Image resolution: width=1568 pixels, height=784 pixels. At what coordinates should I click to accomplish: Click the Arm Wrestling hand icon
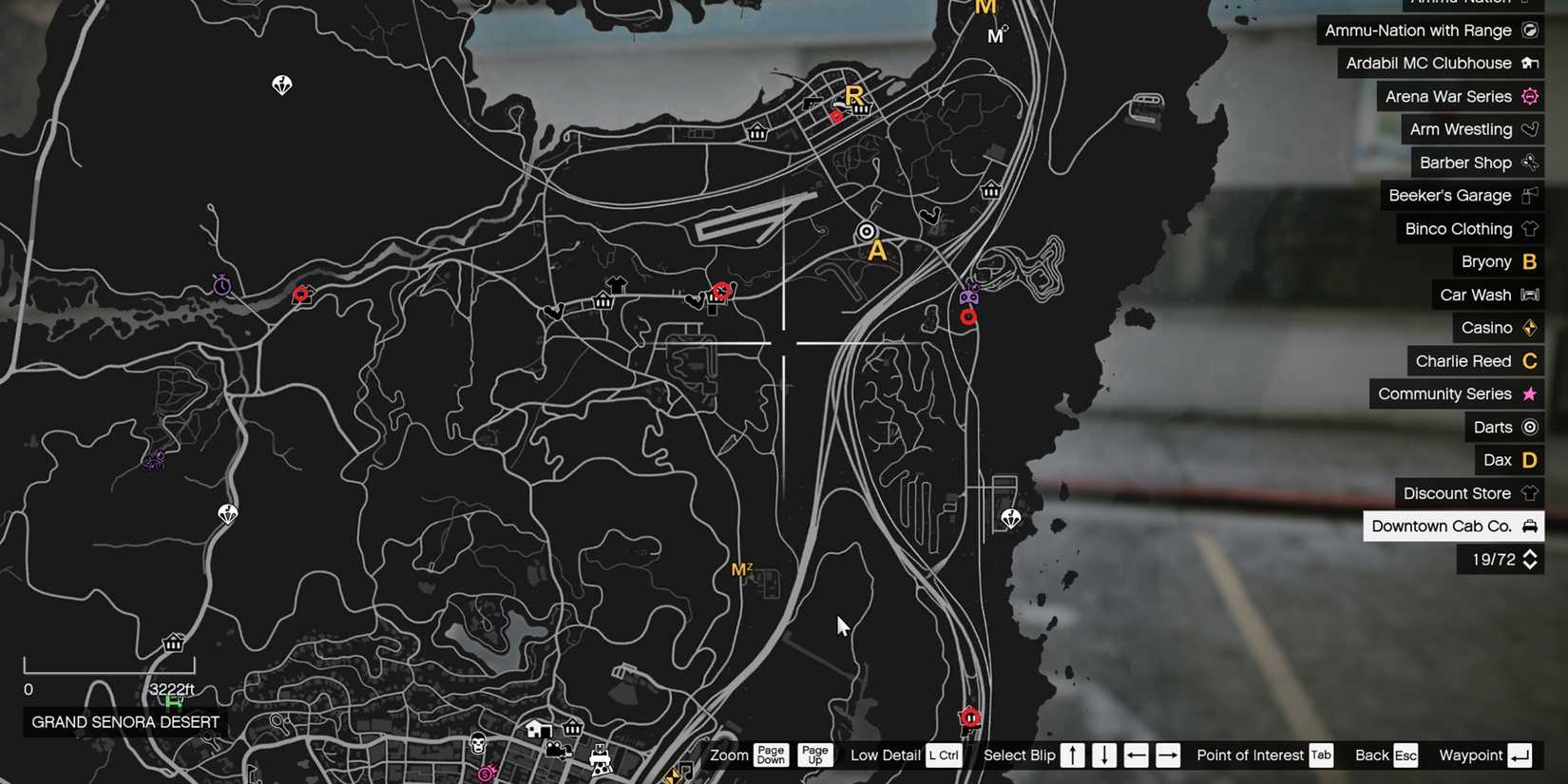(1528, 129)
